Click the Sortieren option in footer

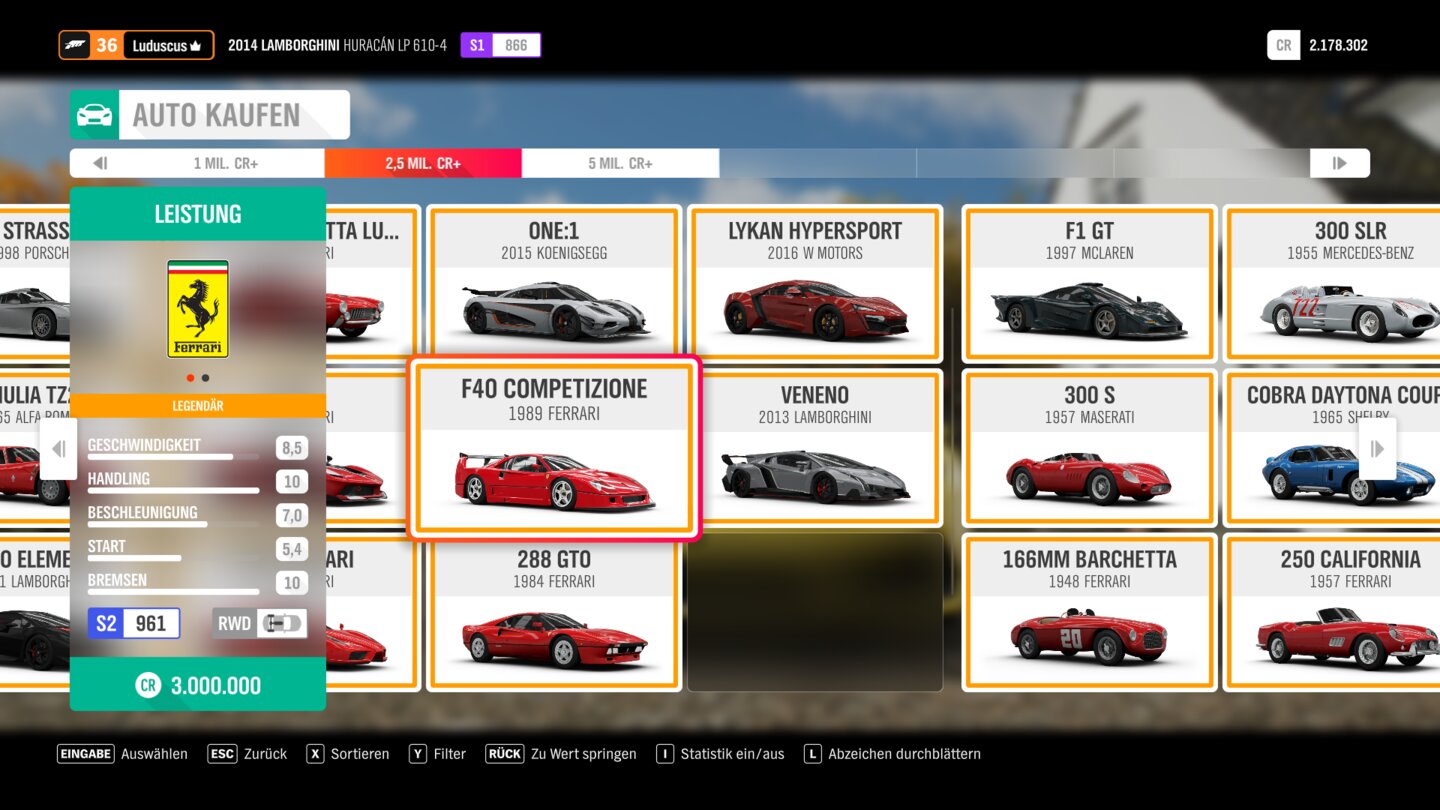click(x=348, y=754)
